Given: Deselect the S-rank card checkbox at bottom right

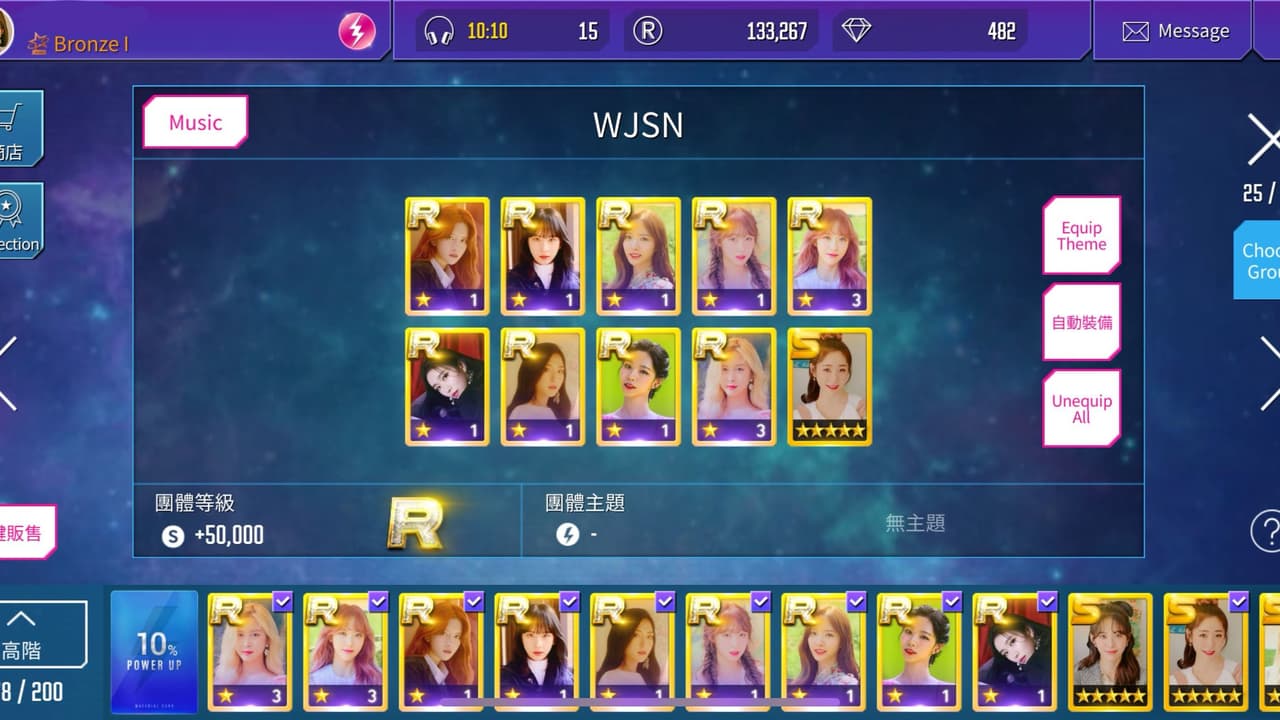Looking at the screenshot, I should (1238, 601).
